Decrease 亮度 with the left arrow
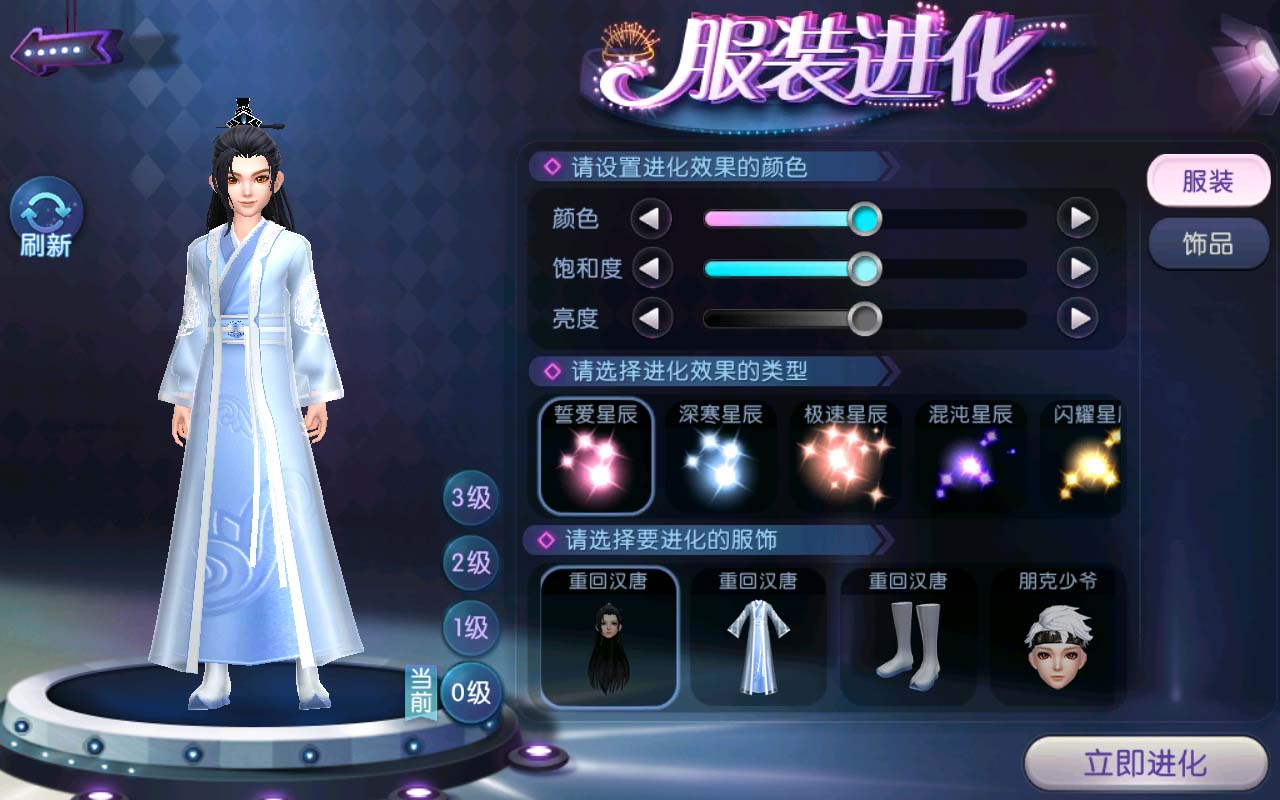This screenshot has height=800, width=1280. tap(651, 319)
